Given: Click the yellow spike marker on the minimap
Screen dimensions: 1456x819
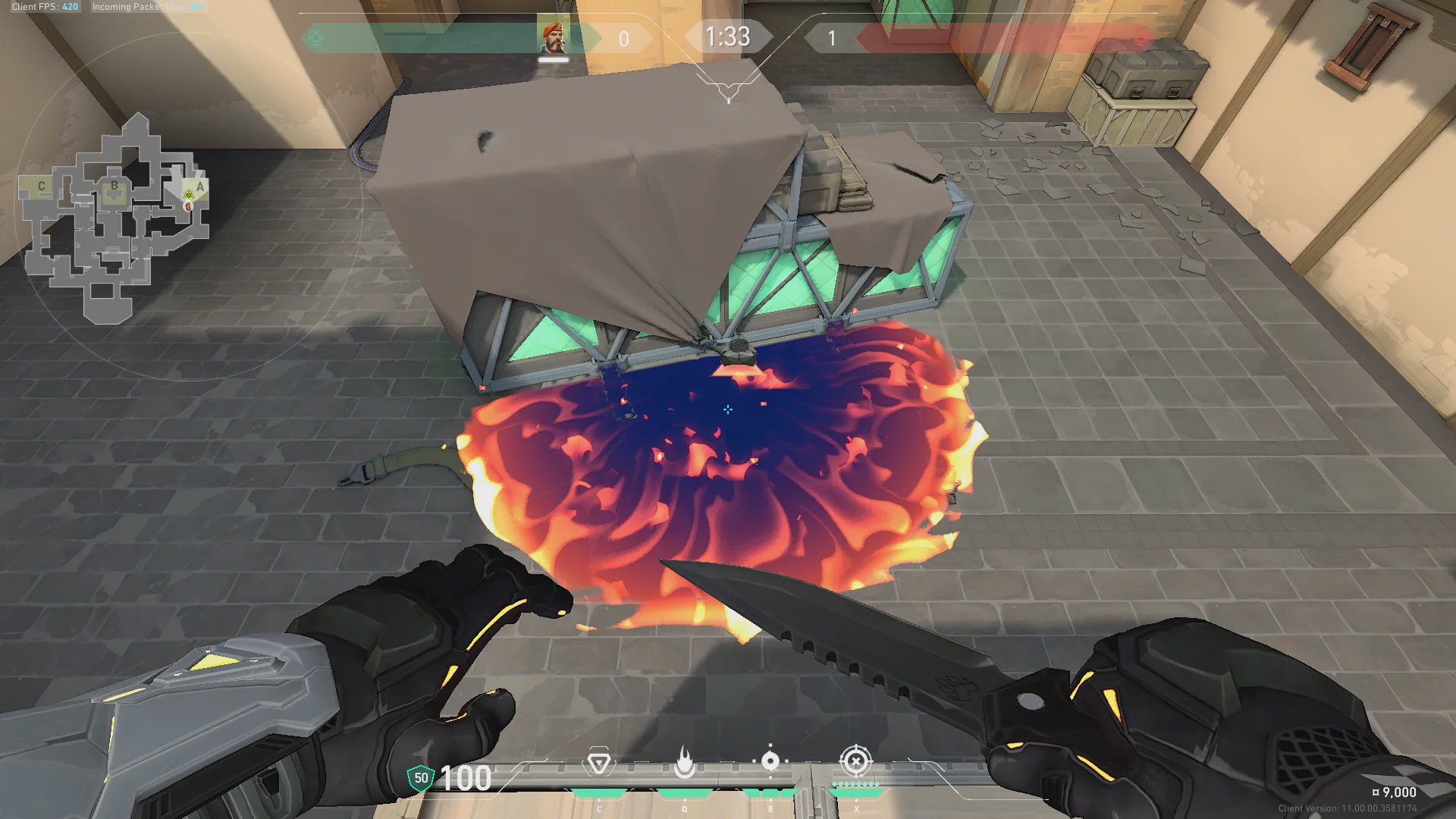Looking at the screenshot, I should [x=189, y=195].
